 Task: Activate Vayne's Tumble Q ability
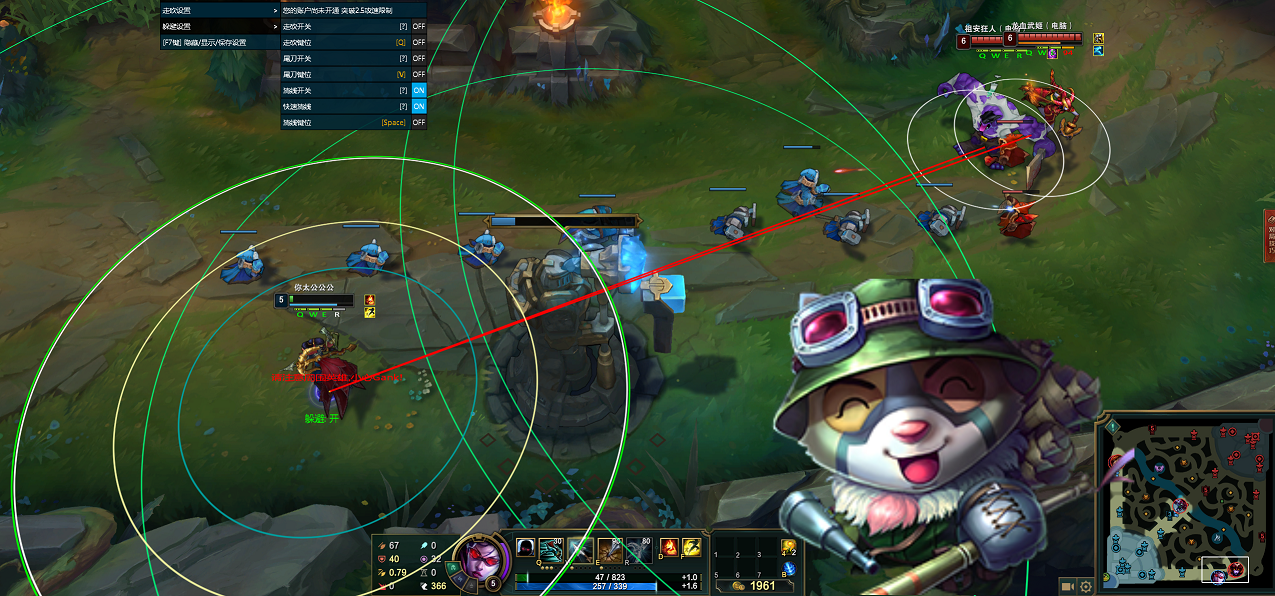coord(553,549)
